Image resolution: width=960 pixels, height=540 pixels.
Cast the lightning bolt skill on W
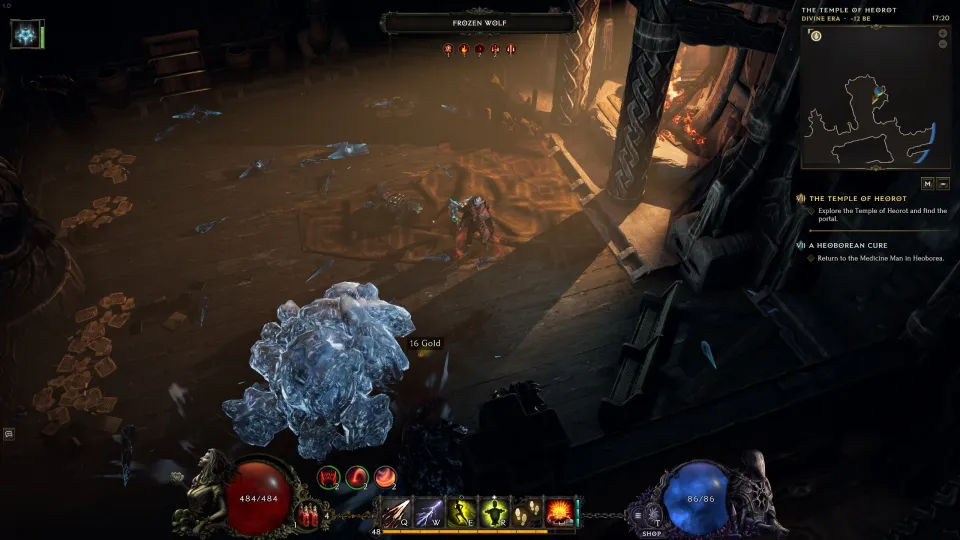tap(429, 512)
